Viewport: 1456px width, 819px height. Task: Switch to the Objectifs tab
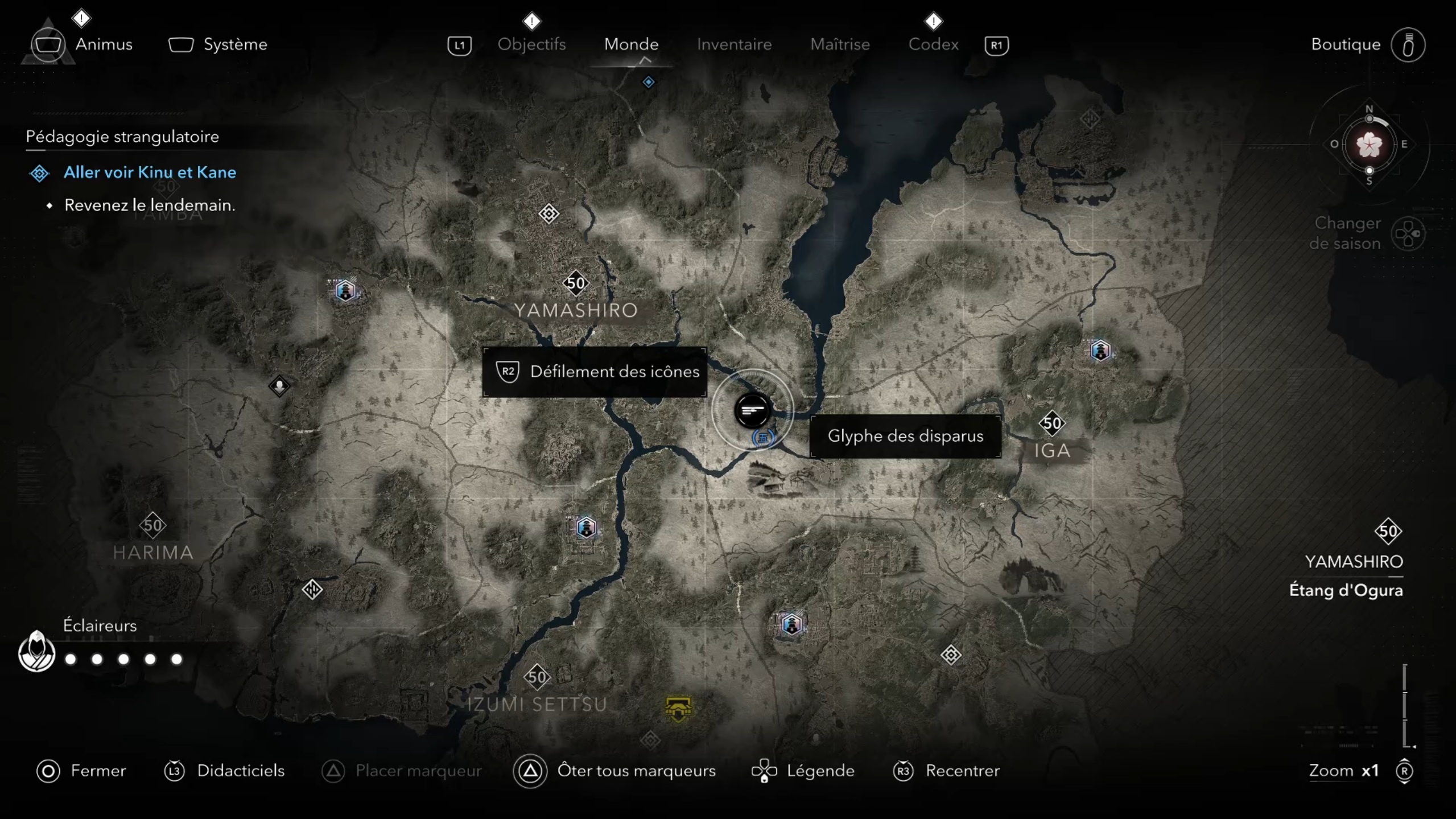point(531,44)
